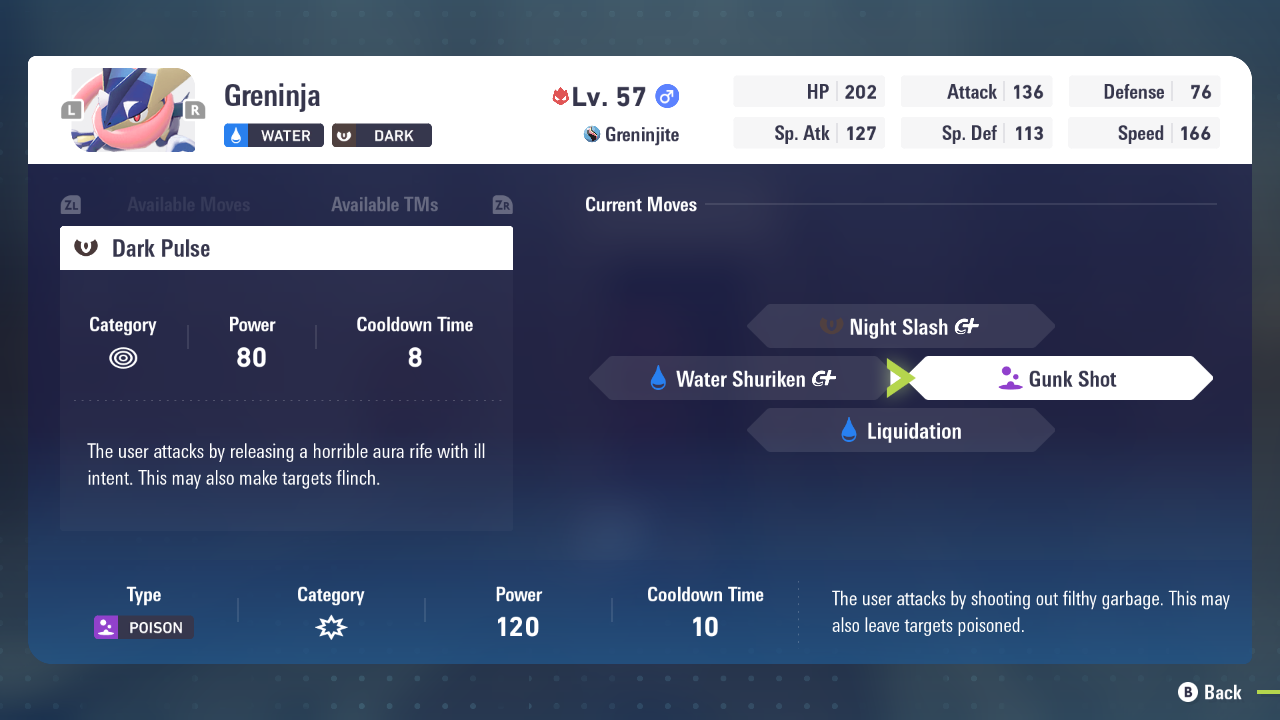This screenshot has width=1280, height=720.
Task: Go Back from the moves screen
Action: tap(1210, 692)
